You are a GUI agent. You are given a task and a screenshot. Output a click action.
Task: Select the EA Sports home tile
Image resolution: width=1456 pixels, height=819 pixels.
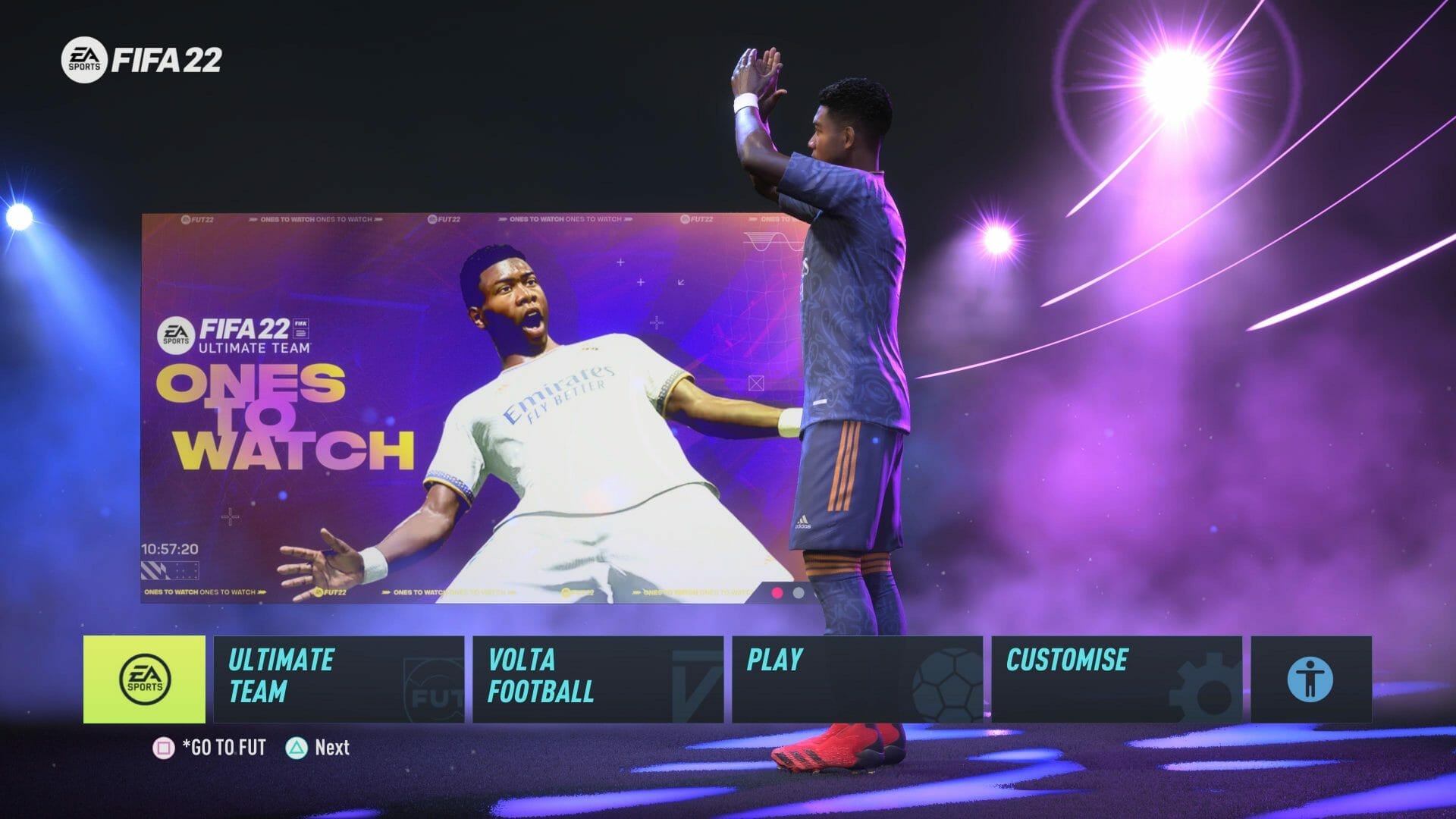point(144,679)
